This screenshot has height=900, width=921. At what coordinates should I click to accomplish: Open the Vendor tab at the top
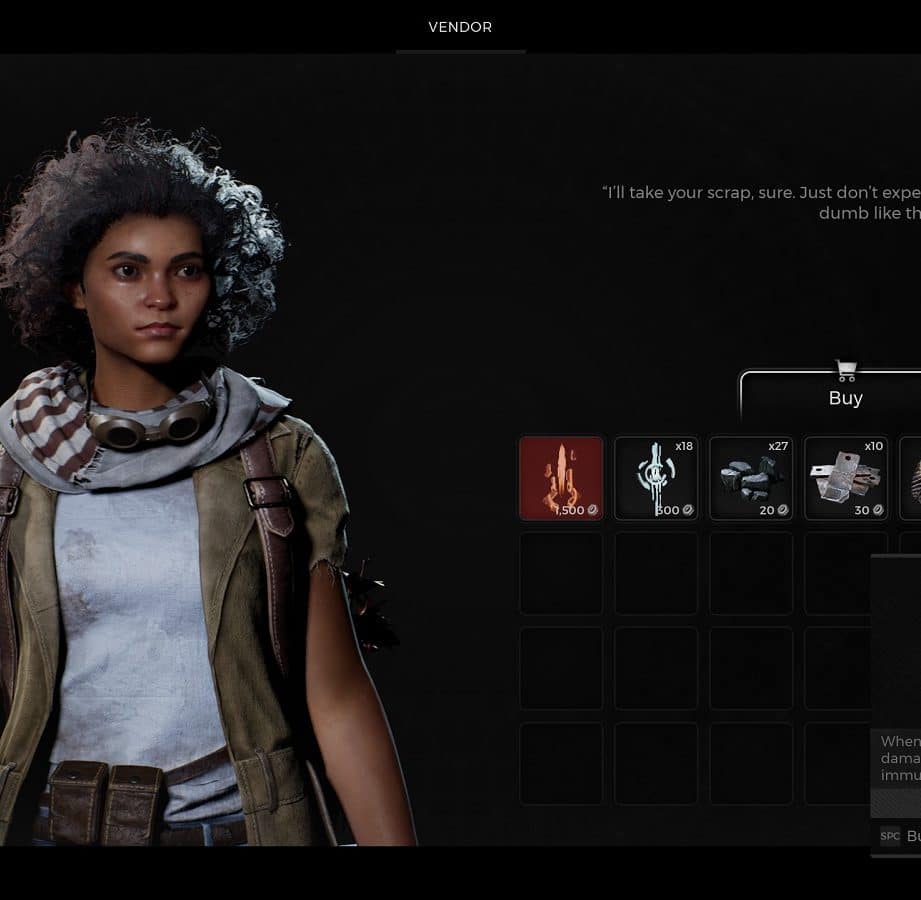tap(460, 27)
